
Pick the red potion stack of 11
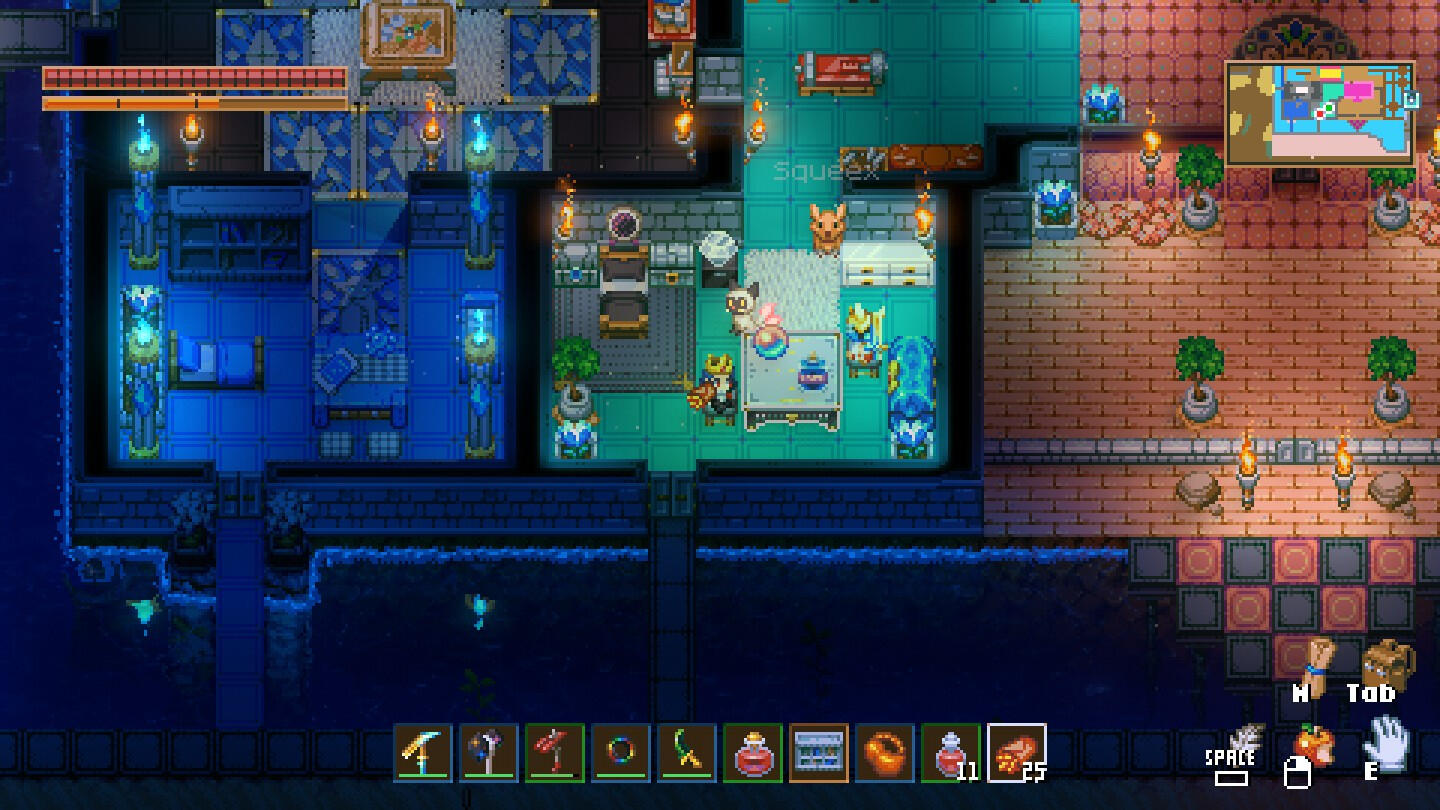(951, 752)
